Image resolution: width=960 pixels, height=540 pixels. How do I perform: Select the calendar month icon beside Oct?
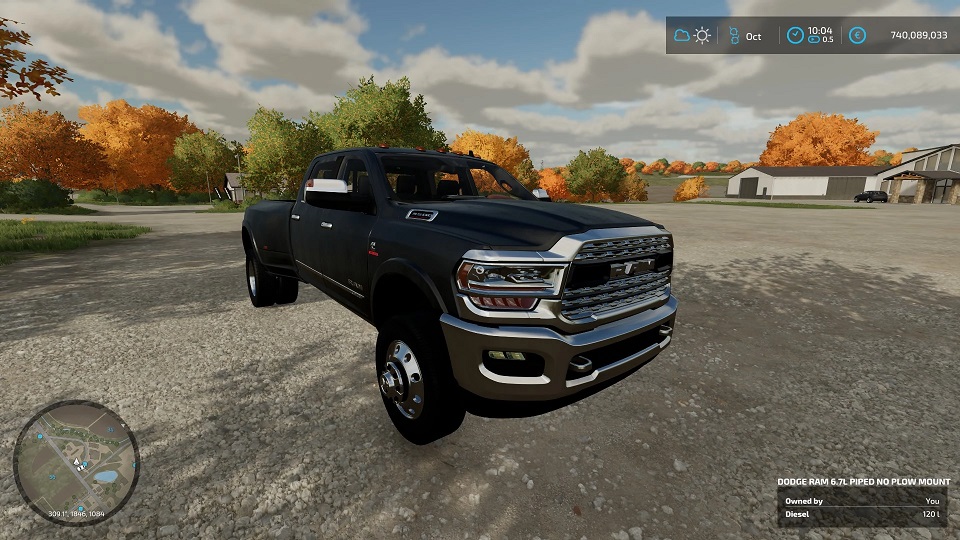(731, 36)
